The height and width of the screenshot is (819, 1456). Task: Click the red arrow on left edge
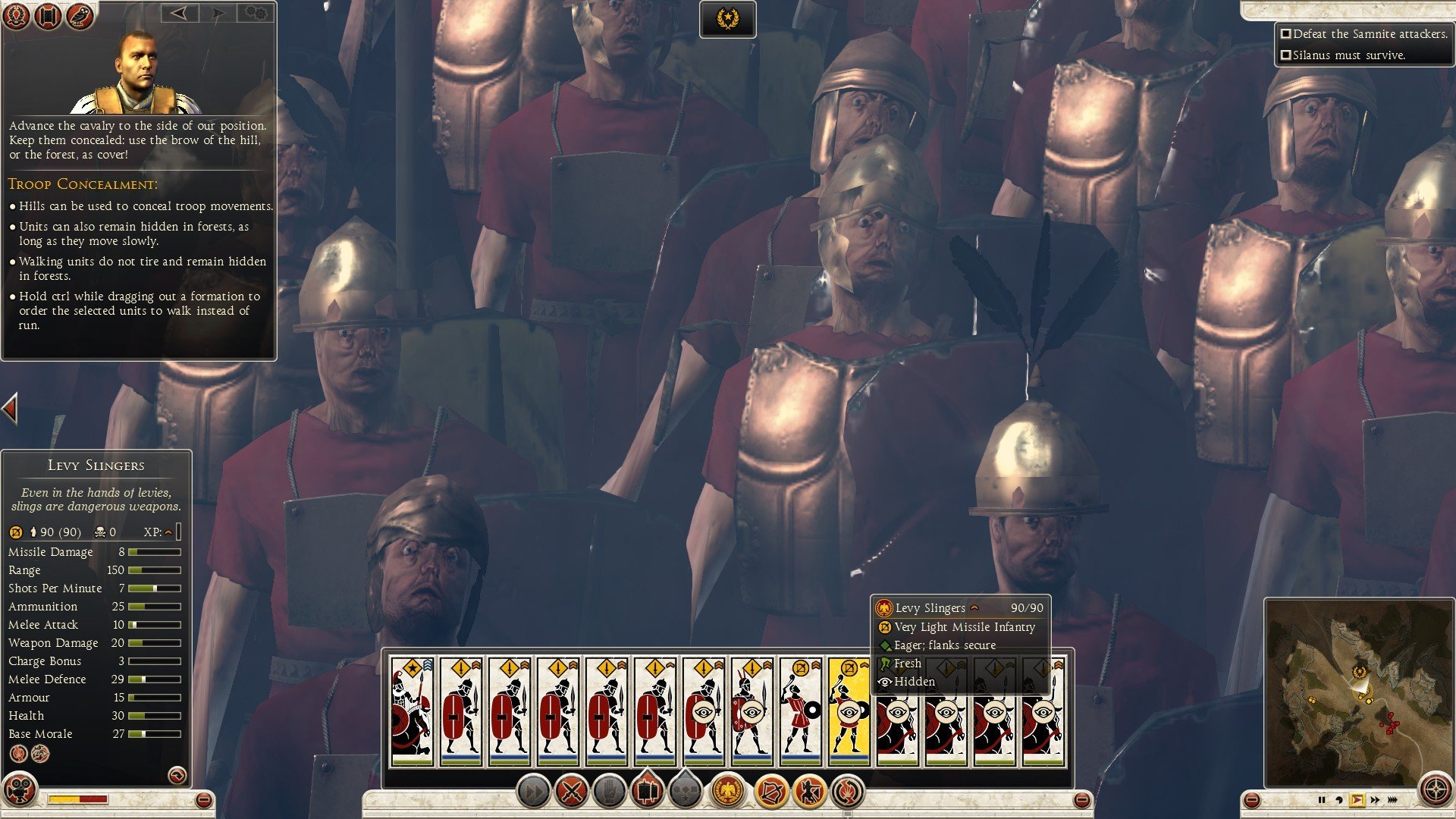coord(10,409)
